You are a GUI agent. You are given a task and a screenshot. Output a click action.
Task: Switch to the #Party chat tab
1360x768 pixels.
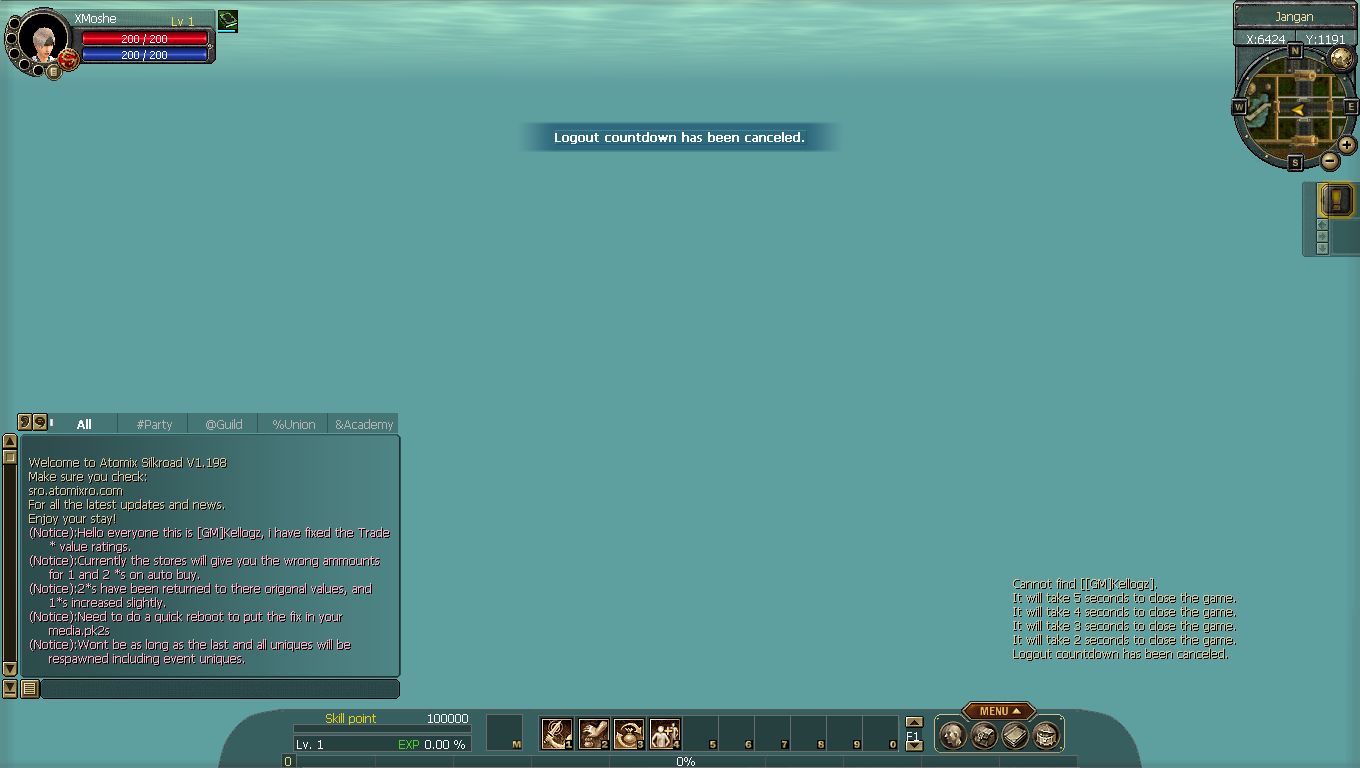154,424
